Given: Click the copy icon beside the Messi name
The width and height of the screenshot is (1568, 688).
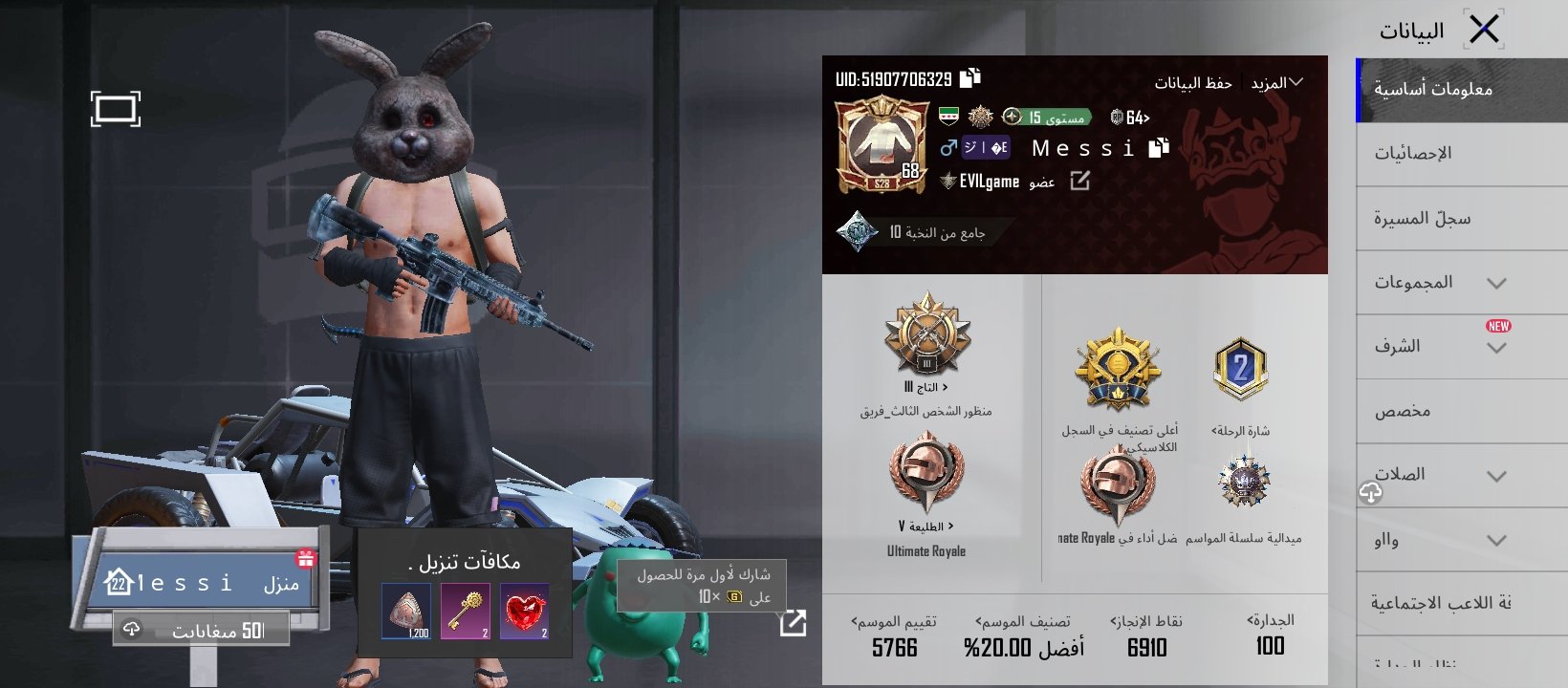Looking at the screenshot, I should 1160,146.
